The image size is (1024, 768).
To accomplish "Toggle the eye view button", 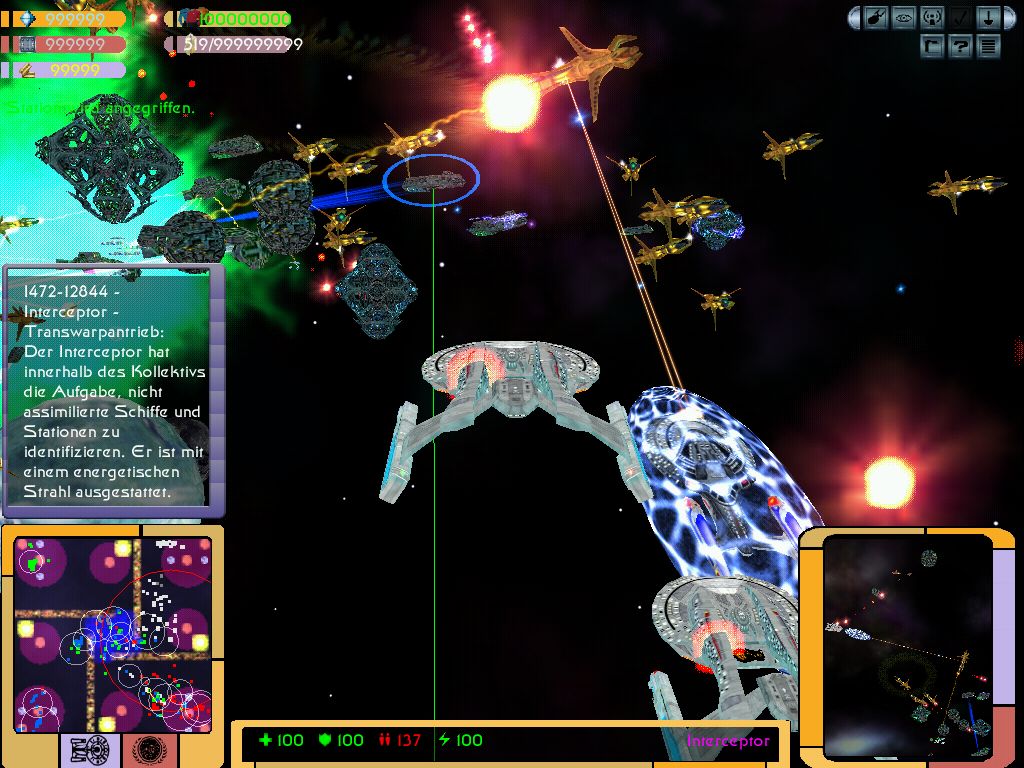I will (x=905, y=18).
